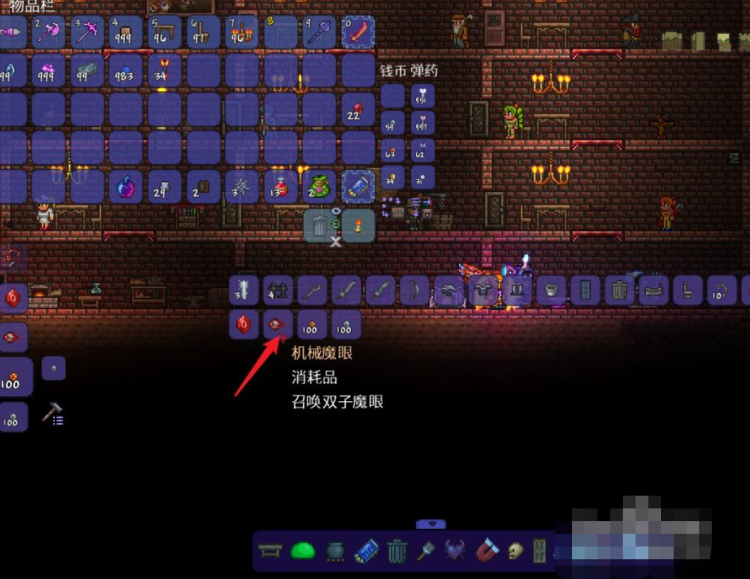Select the green slime icon in bottom bar

tap(302, 550)
